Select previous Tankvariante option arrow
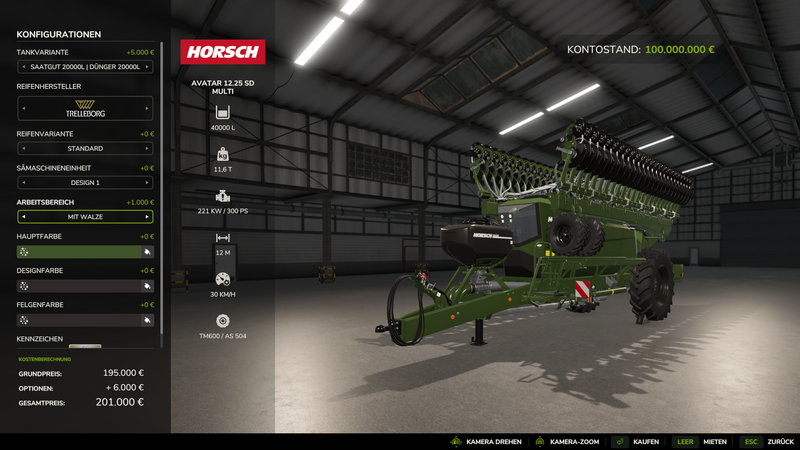 (x=23, y=67)
